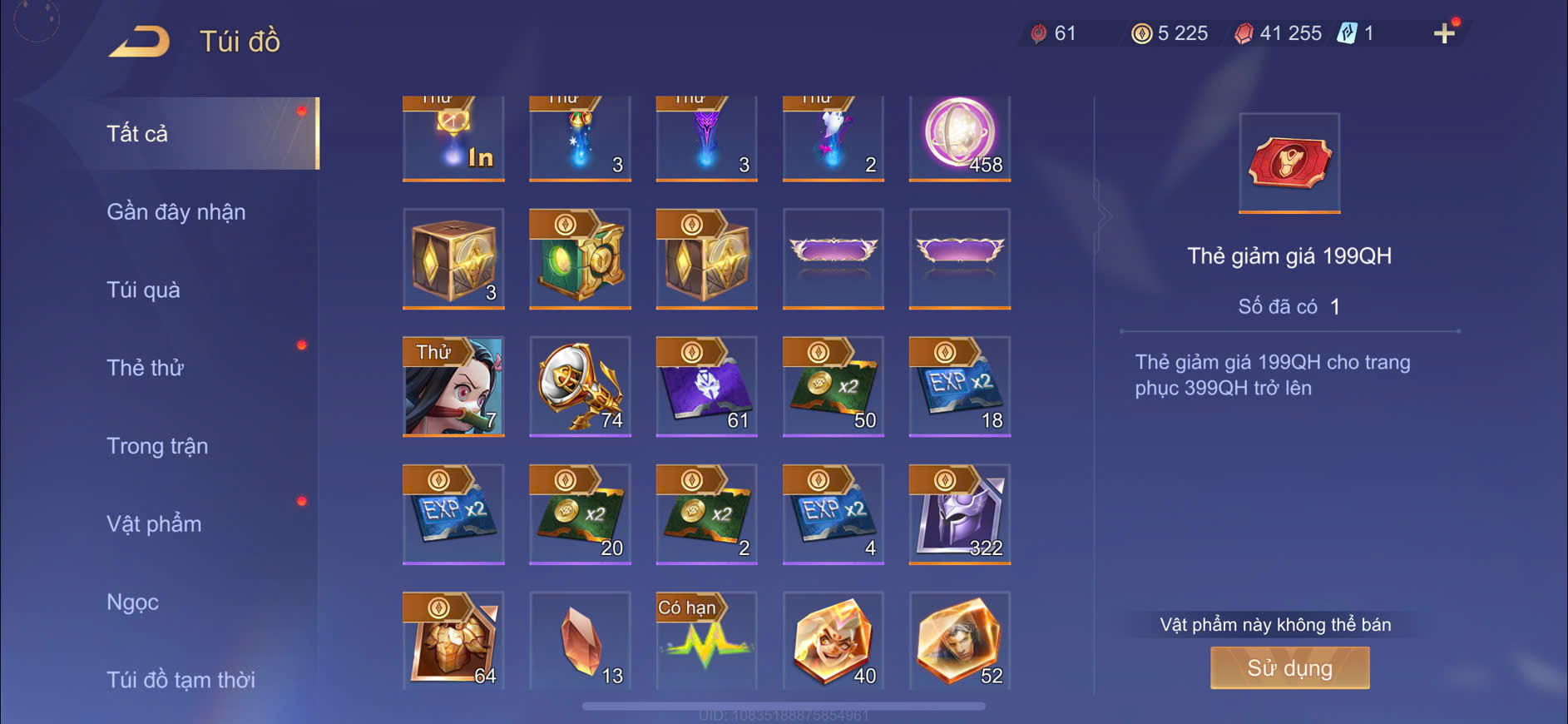Select the purple emblem card with 61
This screenshot has height=724, width=1568.
(x=706, y=386)
